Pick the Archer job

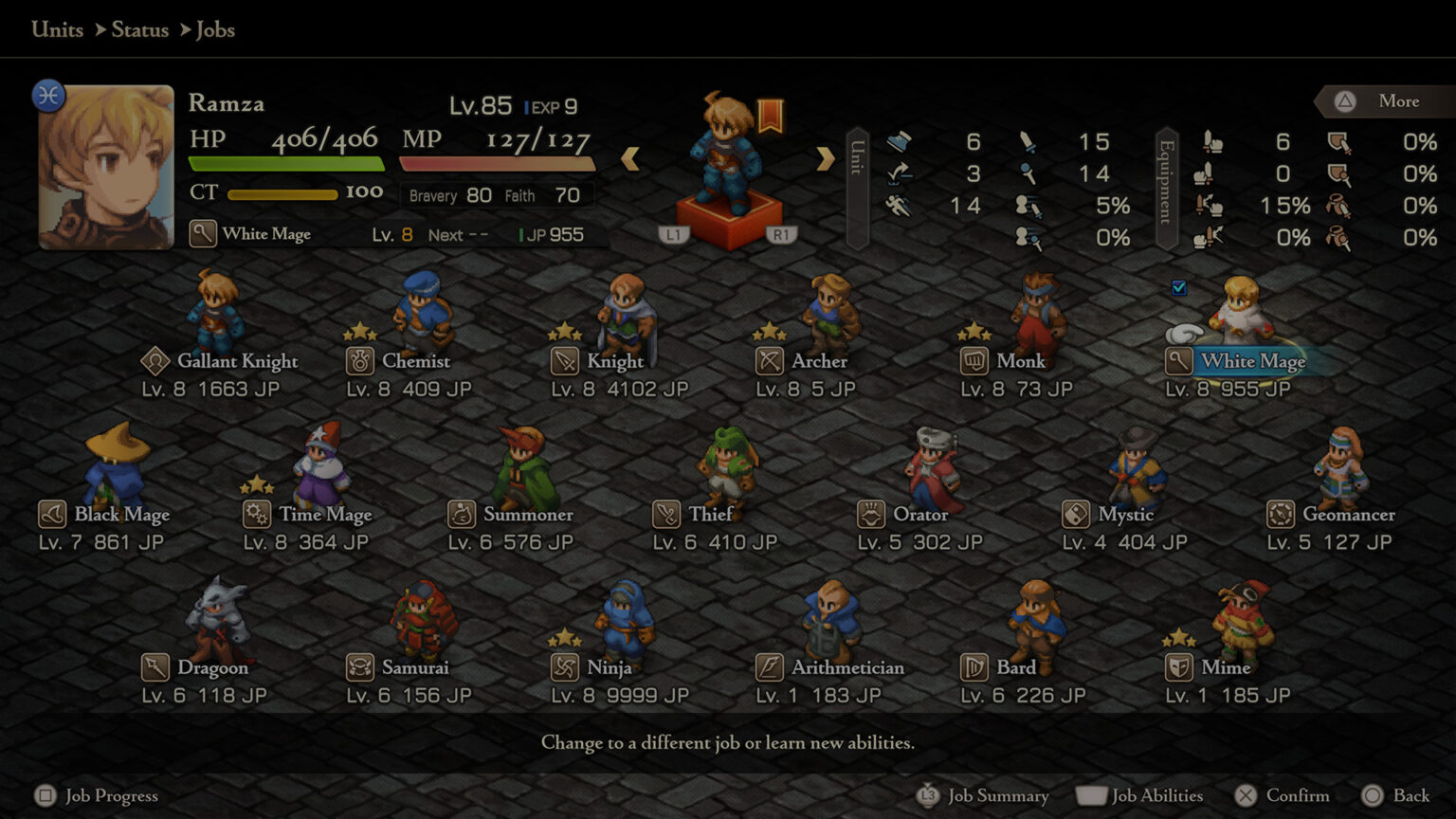(x=818, y=361)
